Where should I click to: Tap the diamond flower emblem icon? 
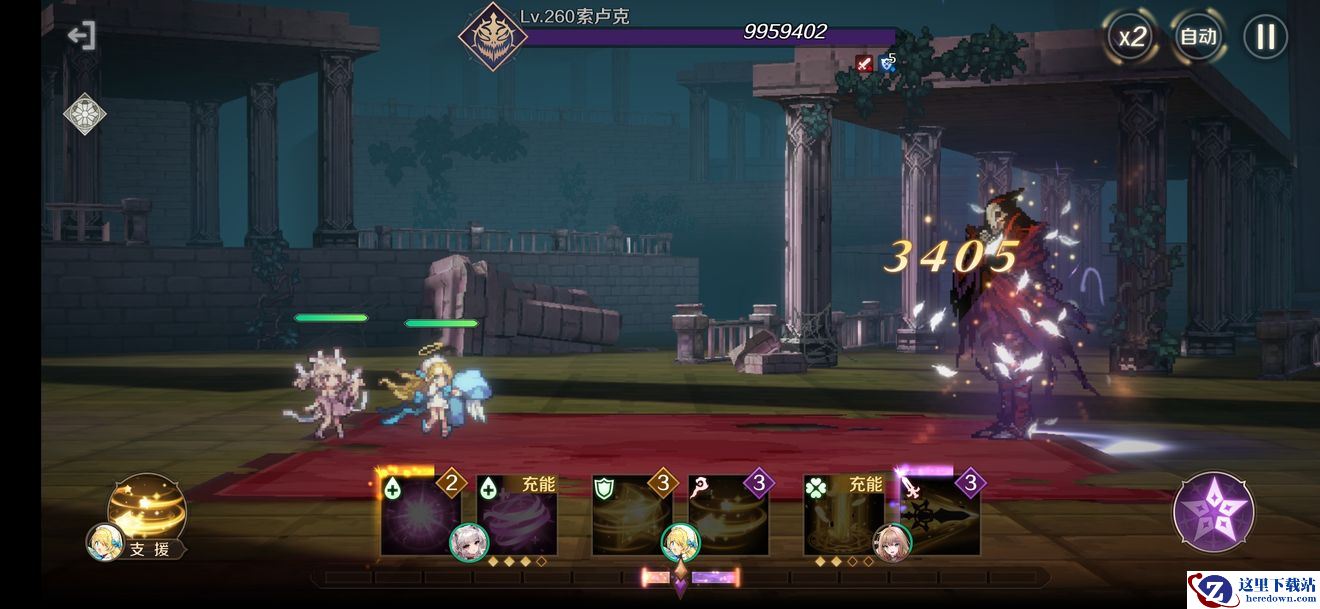click(85, 113)
